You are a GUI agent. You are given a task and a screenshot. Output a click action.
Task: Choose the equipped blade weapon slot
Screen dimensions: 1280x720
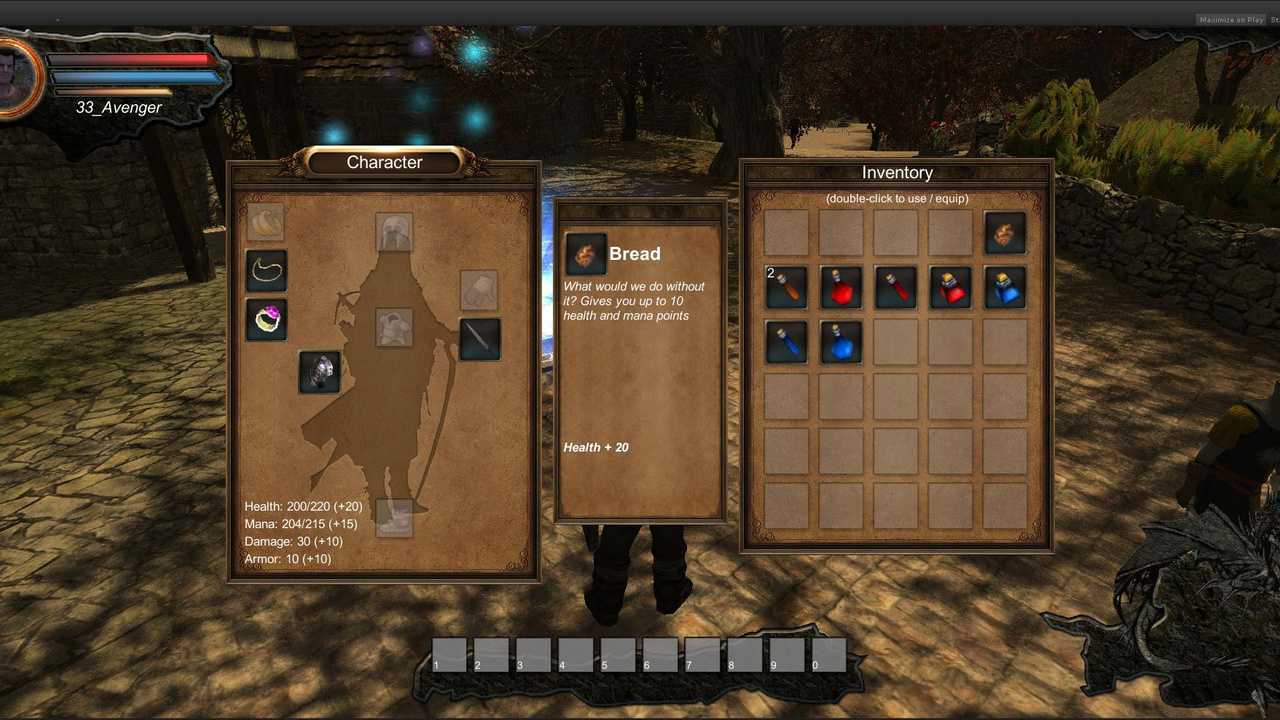click(480, 339)
